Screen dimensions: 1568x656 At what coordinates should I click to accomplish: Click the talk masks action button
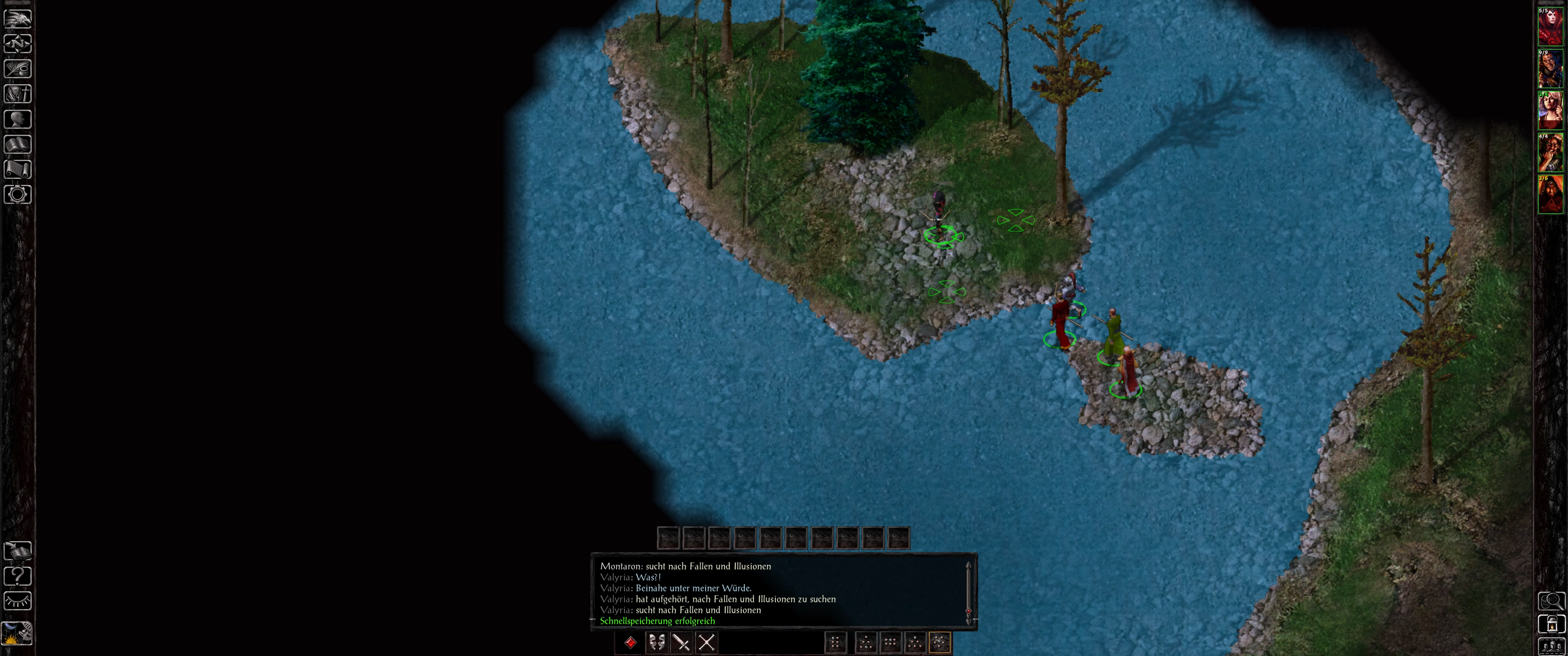coord(656,642)
